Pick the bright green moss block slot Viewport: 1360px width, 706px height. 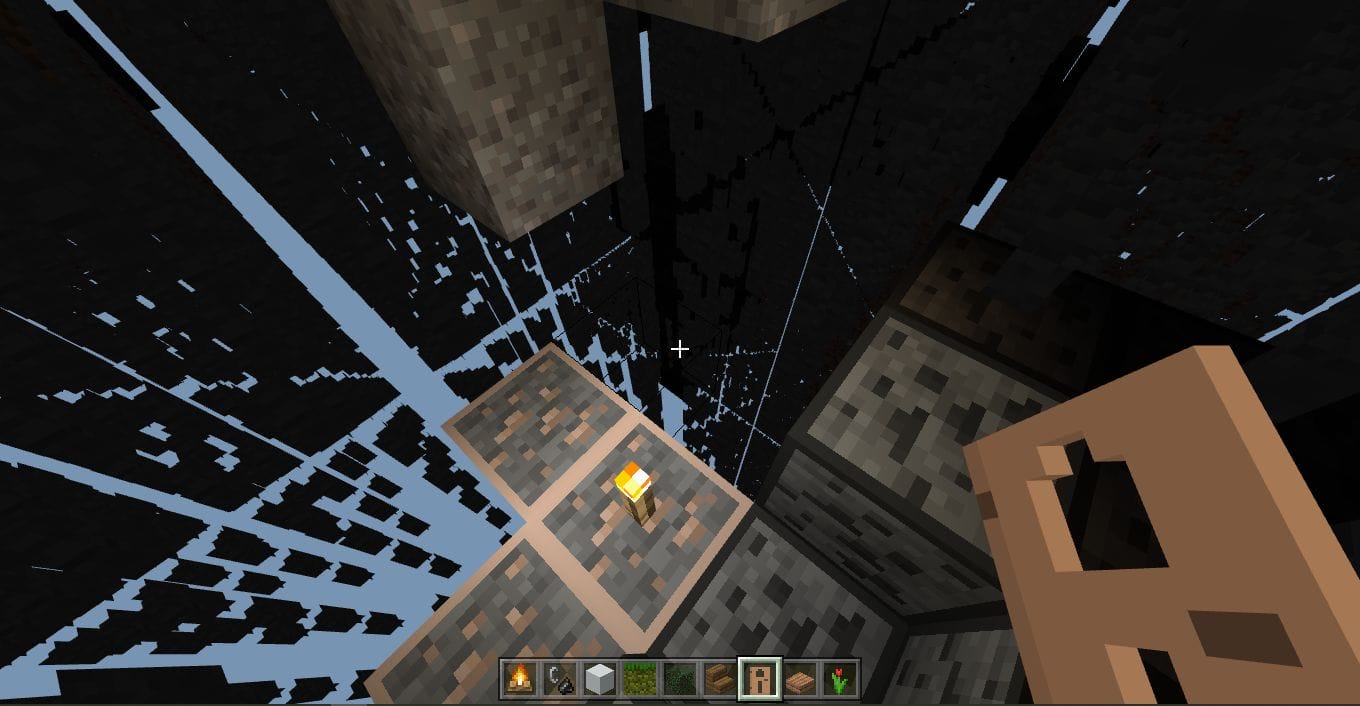pyautogui.click(x=638, y=678)
